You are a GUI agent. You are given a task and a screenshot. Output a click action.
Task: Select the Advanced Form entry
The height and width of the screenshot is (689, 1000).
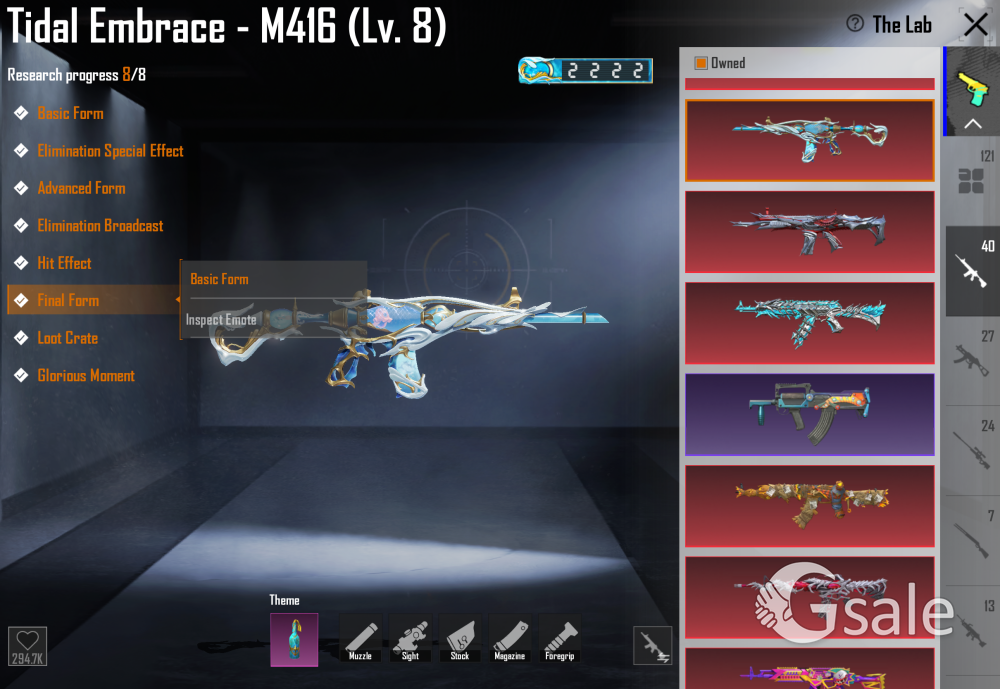[81, 188]
